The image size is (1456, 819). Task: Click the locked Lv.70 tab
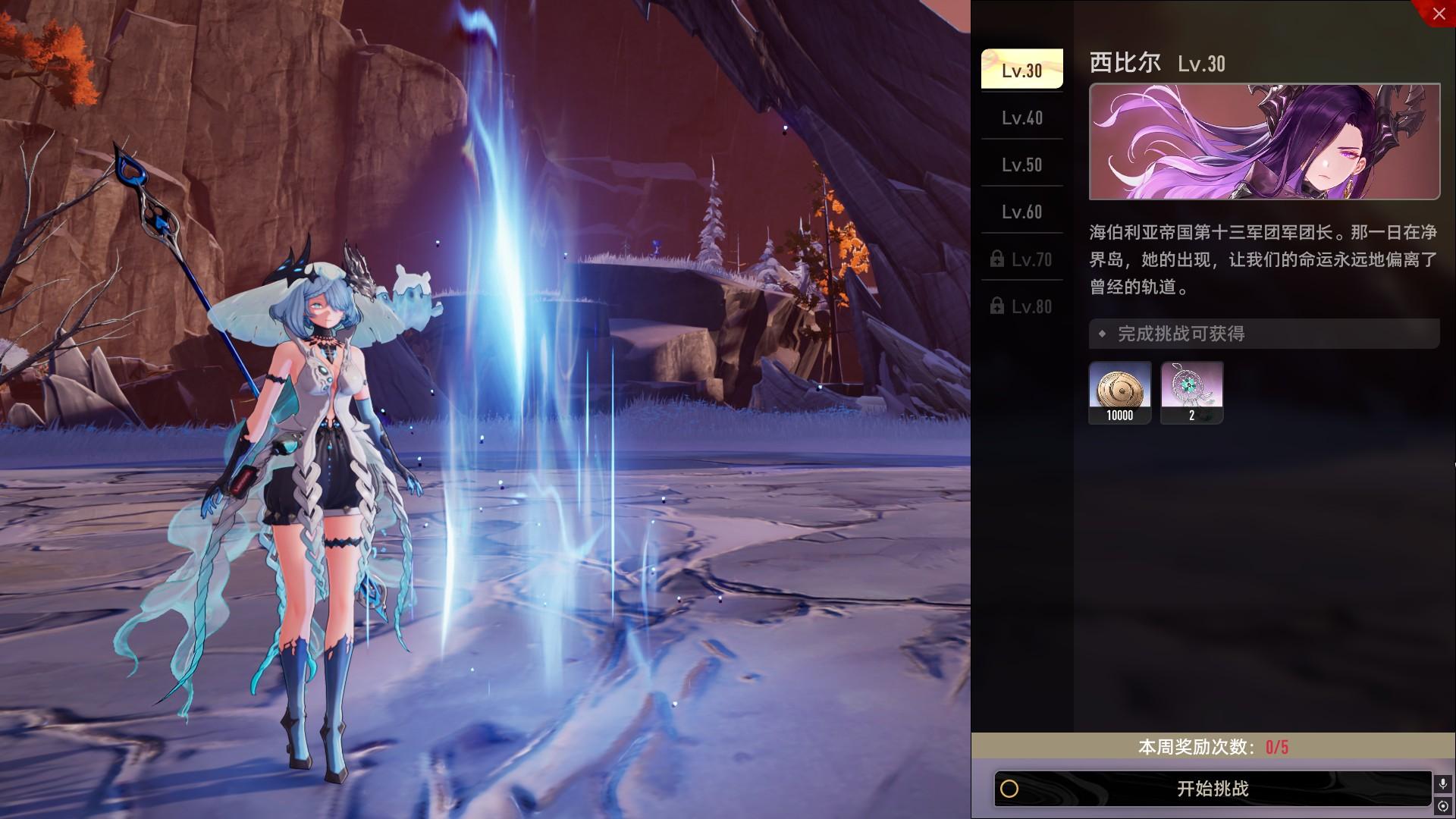click(1021, 259)
